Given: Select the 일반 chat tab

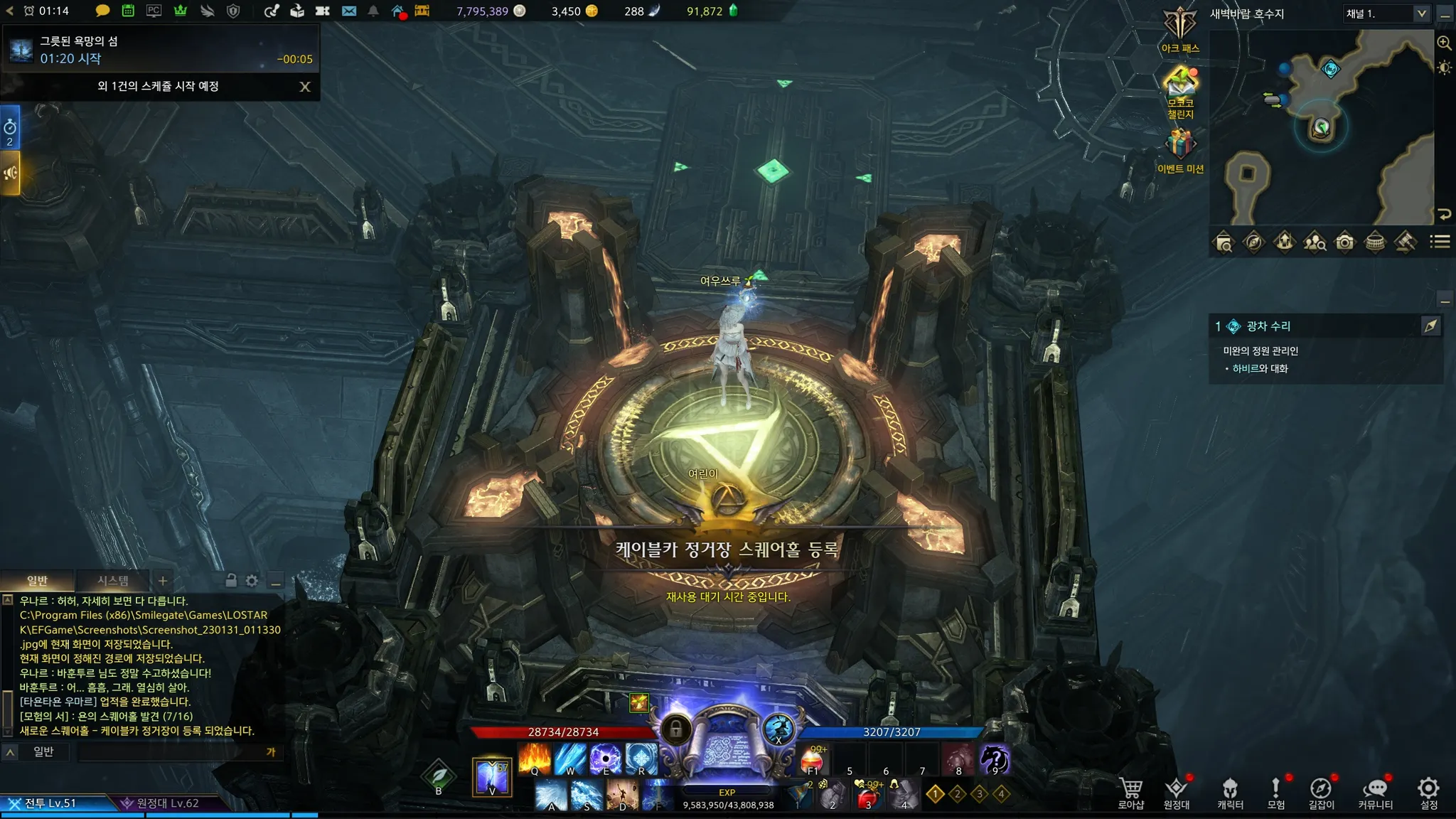Looking at the screenshot, I should (x=37, y=581).
